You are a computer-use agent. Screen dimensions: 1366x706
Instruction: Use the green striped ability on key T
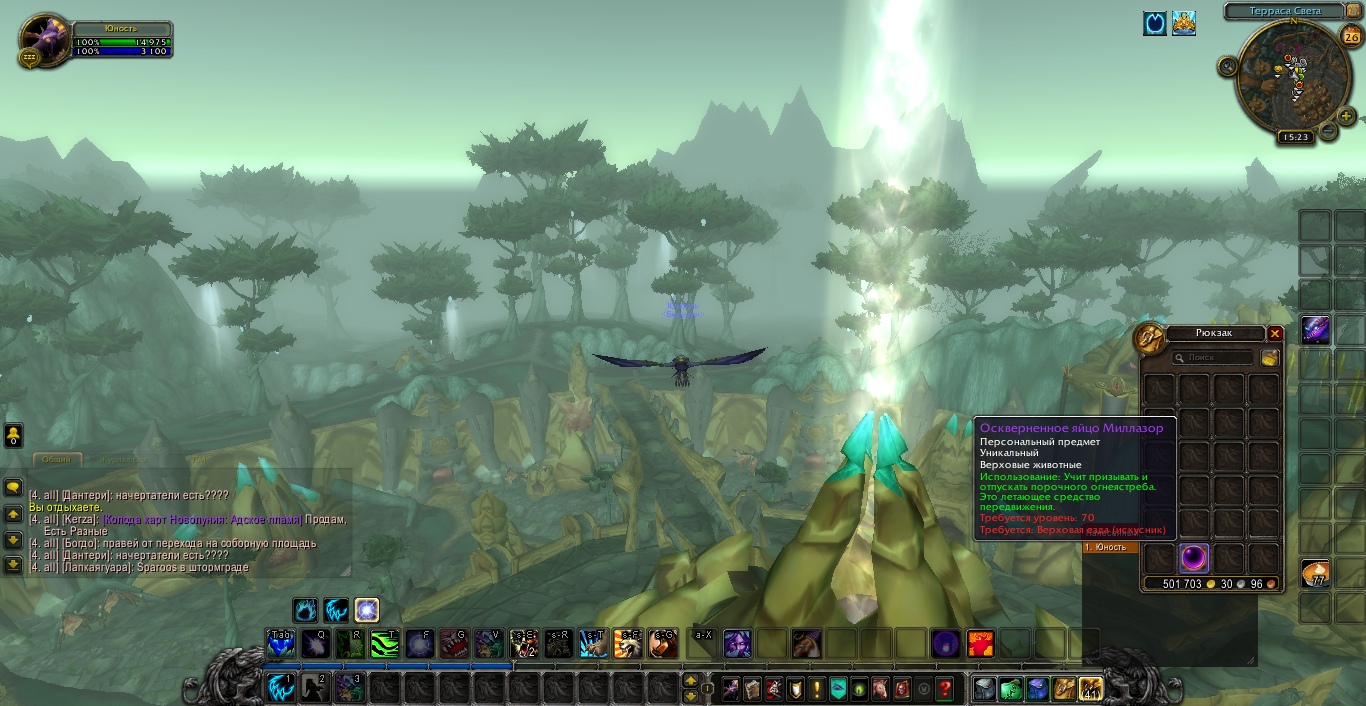384,643
